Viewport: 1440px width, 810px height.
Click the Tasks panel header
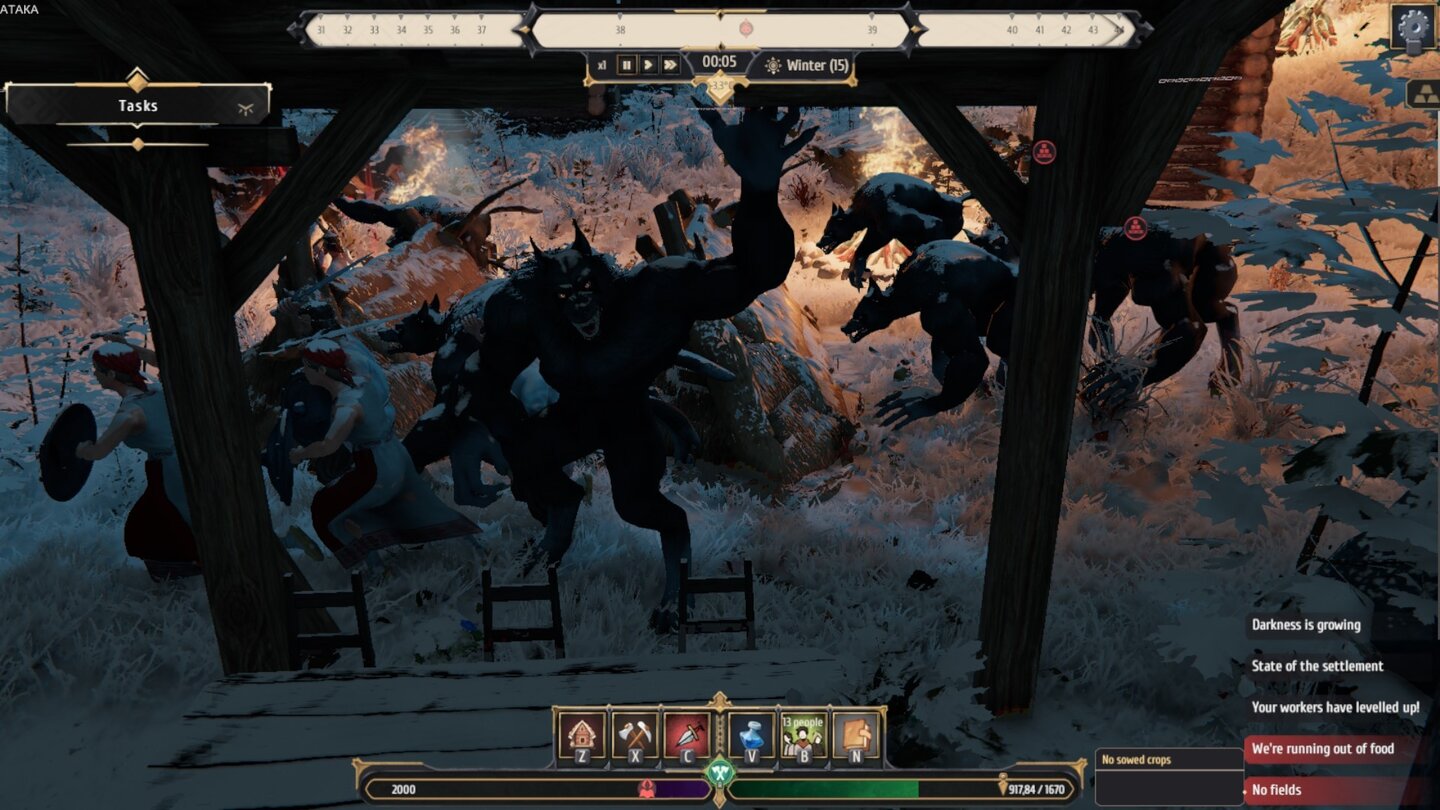click(x=138, y=105)
